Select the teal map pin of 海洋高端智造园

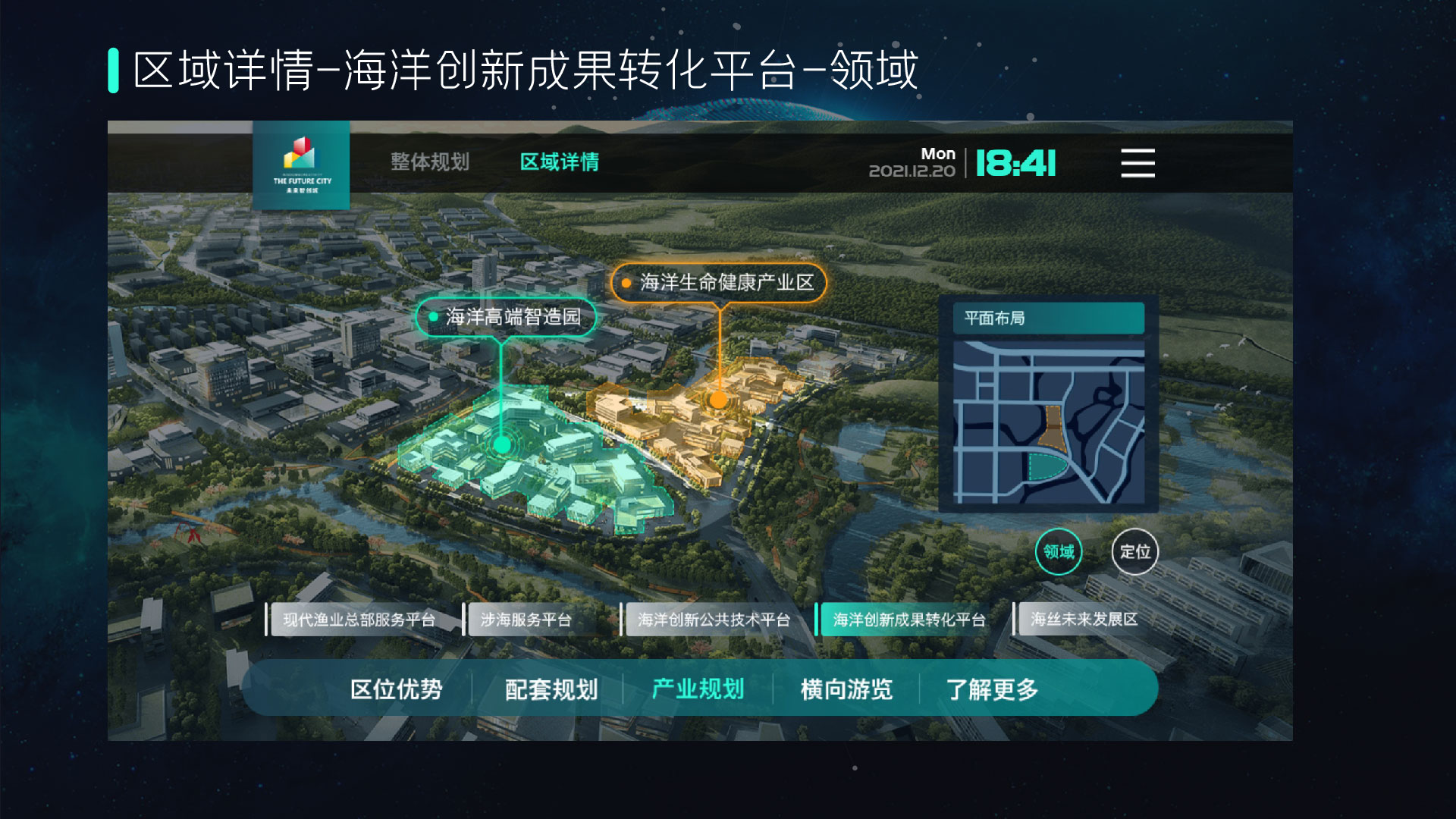click(501, 444)
